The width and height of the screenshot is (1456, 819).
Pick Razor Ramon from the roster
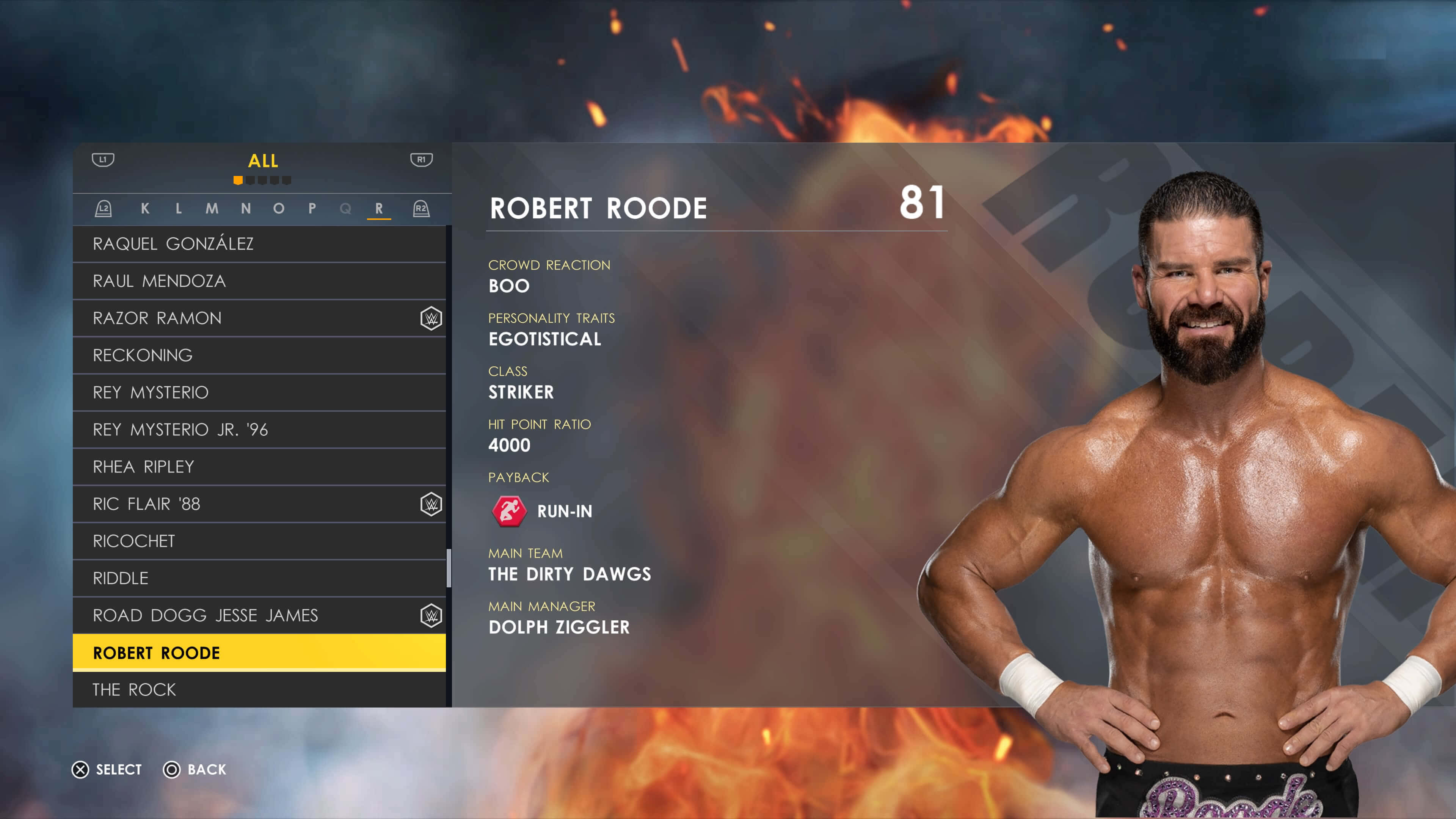(259, 318)
